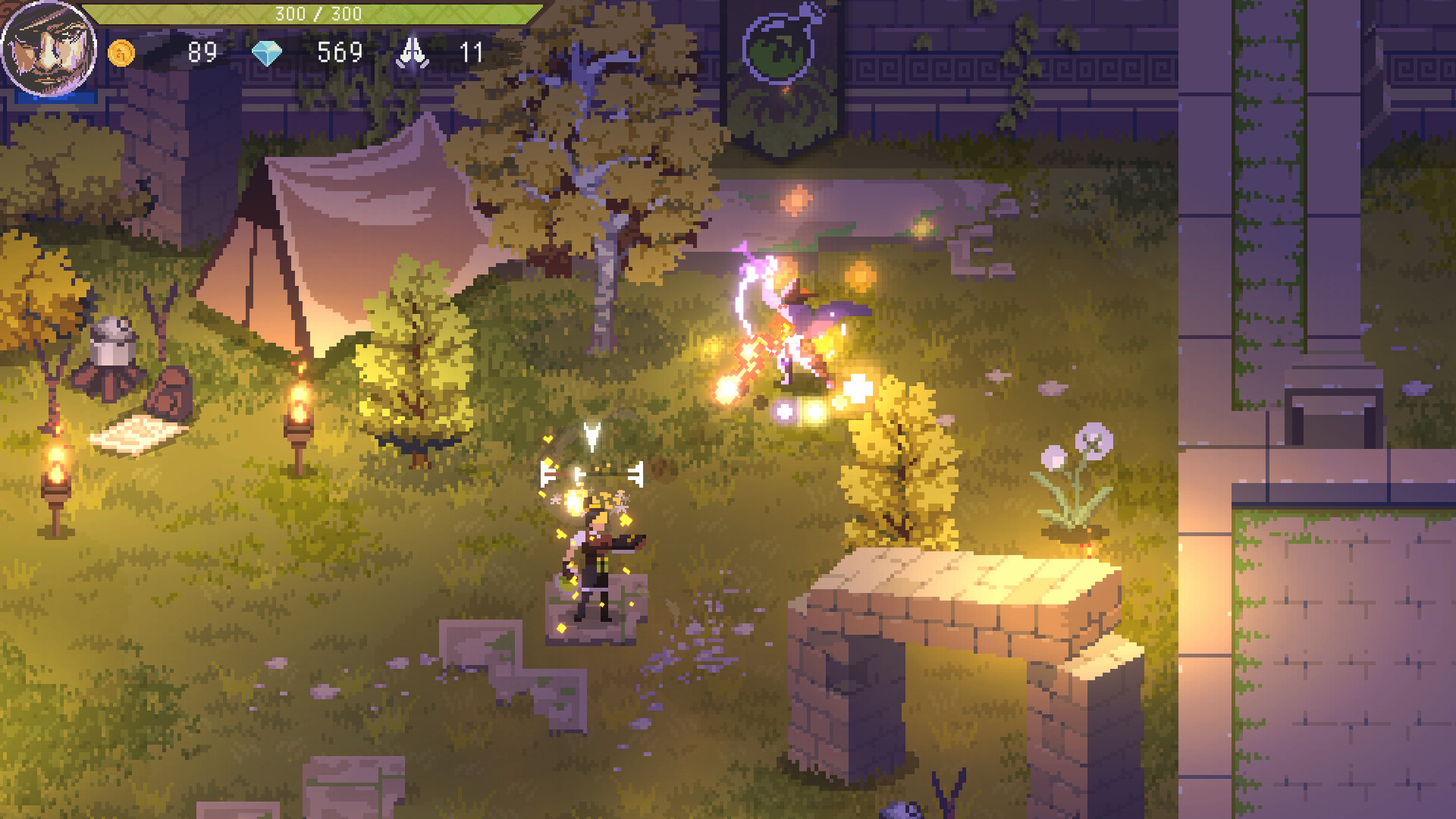Click the green 300/300 health bar
Screen dimensions: 1456x819
[x=318, y=12]
